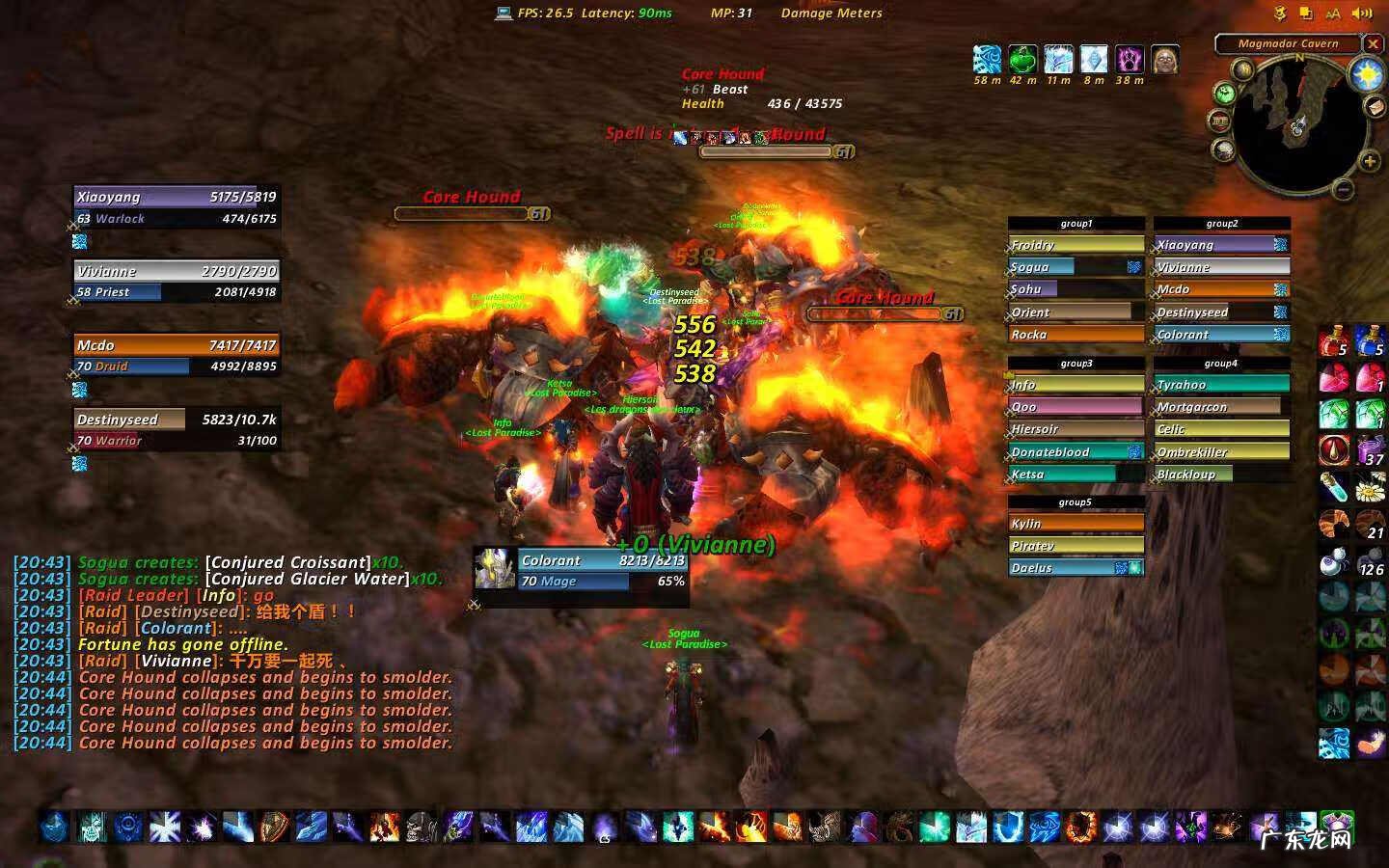Screen dimensions: 1389x868
Task: Use the purple drink item with 37 count
Action: click(1370, 450)
